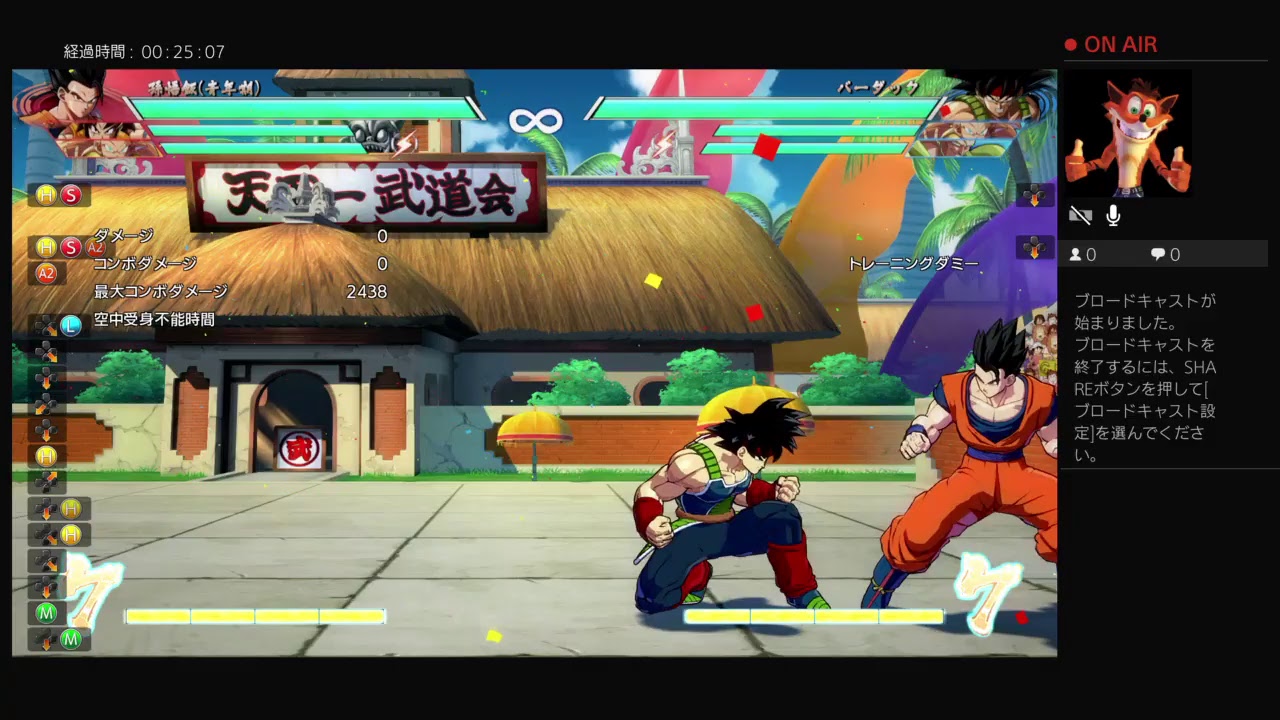
Task: Click Bardock's yellow ki gauge bar
Action: pyautogui.click(x=815, y=616)
